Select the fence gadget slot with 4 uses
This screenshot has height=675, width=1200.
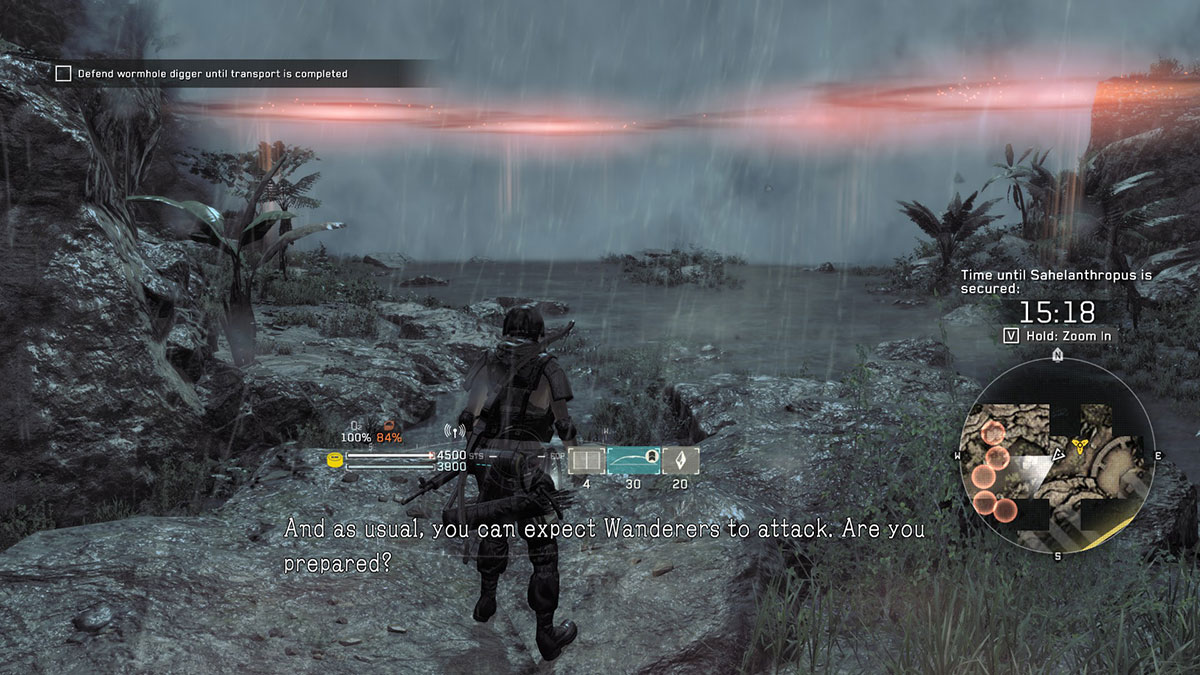pos(586,459)
